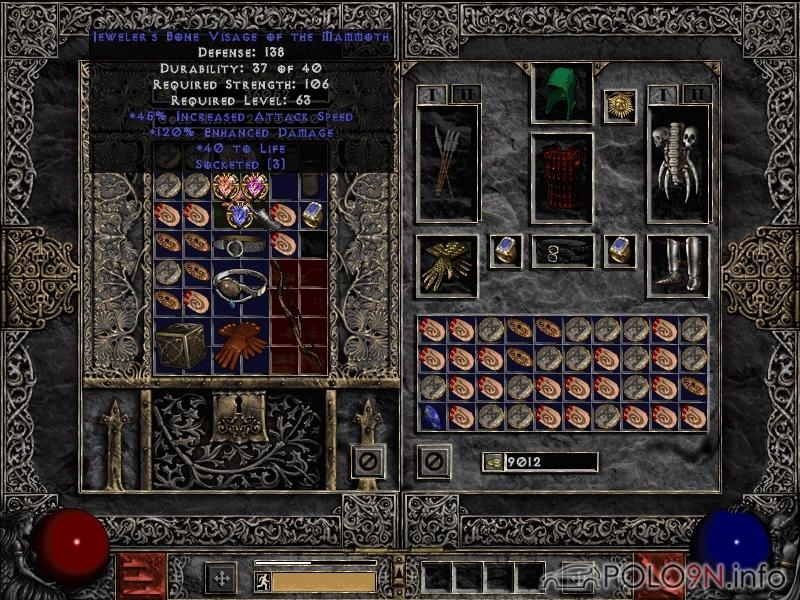800x600 pixels.
Task: Click the sapphire ring in stash
Action: pos(313,214)
